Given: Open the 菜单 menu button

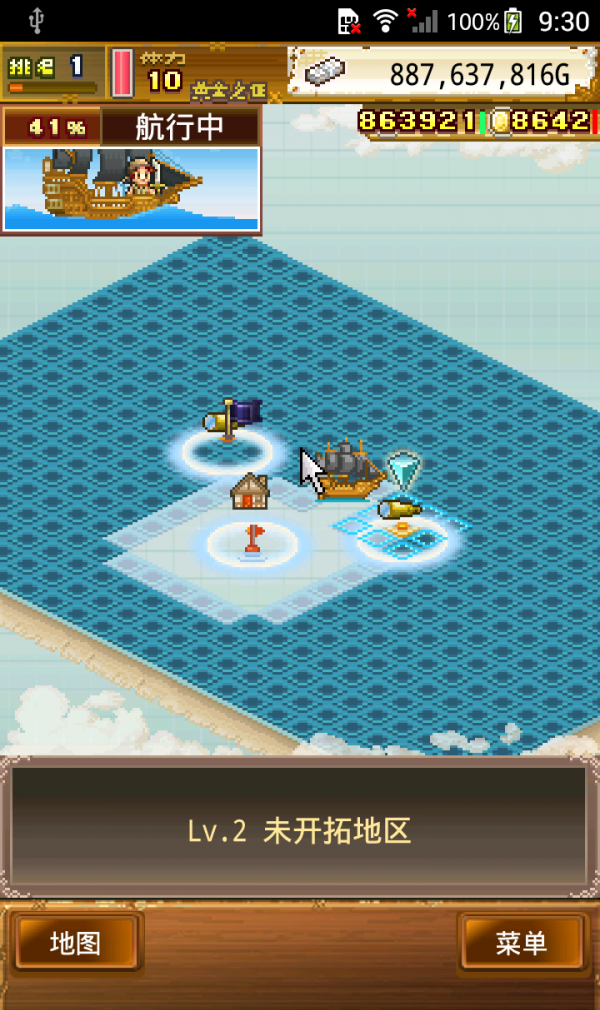Looking at the screenshot, I should pos(521,942).
